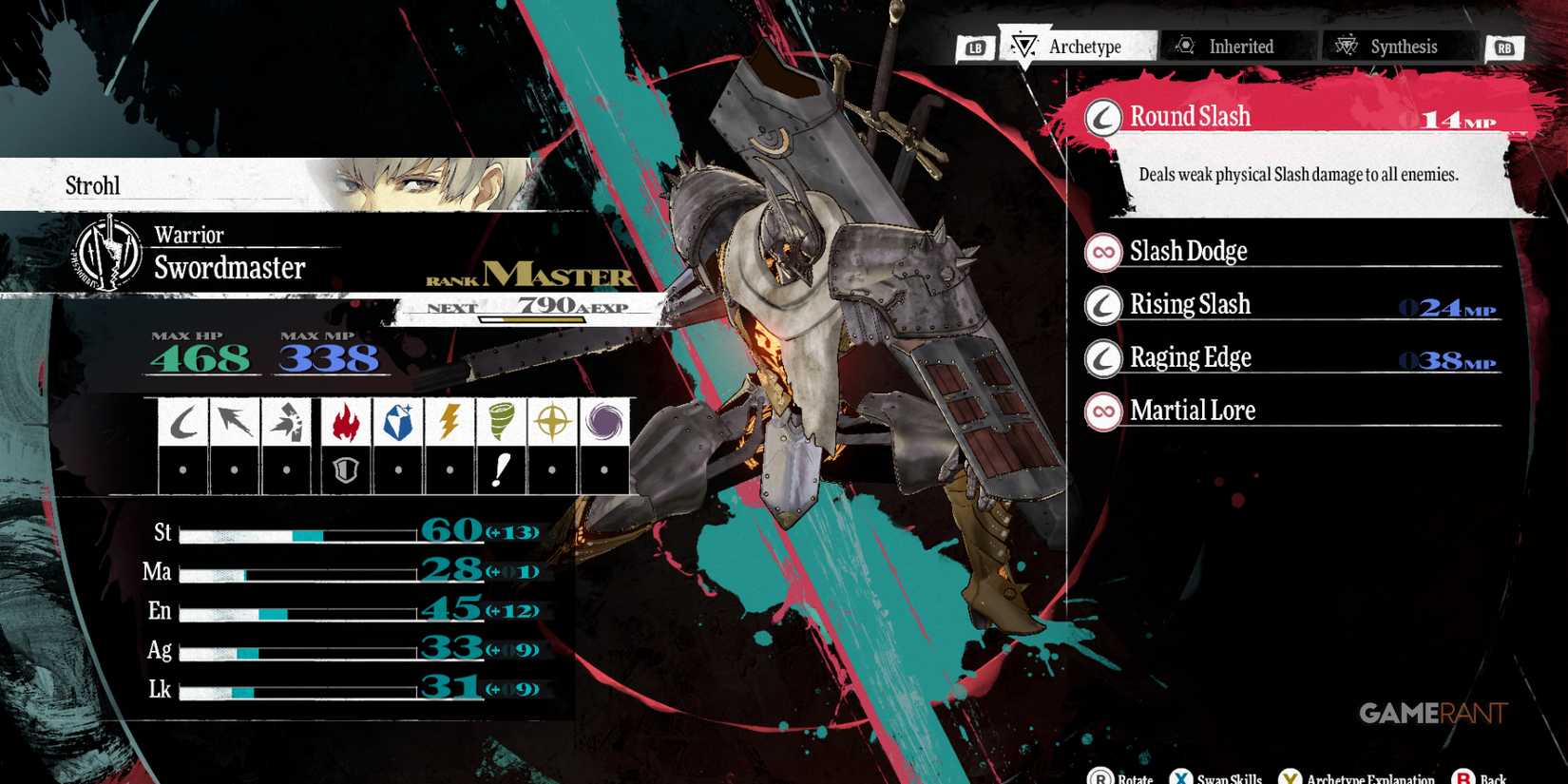Image resolution: width=1568 pixels, height=784 pixels.
Task: Click the Electric lightning bolt icon
Action: (448, 421)
